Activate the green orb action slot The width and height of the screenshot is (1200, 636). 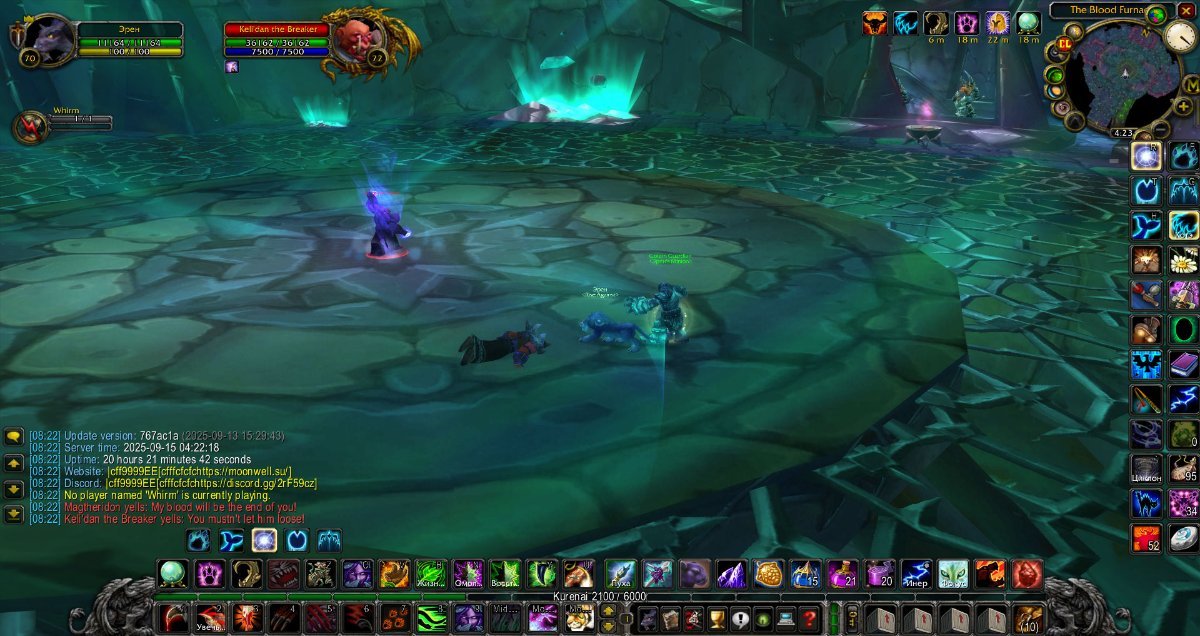click(x=173, y=574)
